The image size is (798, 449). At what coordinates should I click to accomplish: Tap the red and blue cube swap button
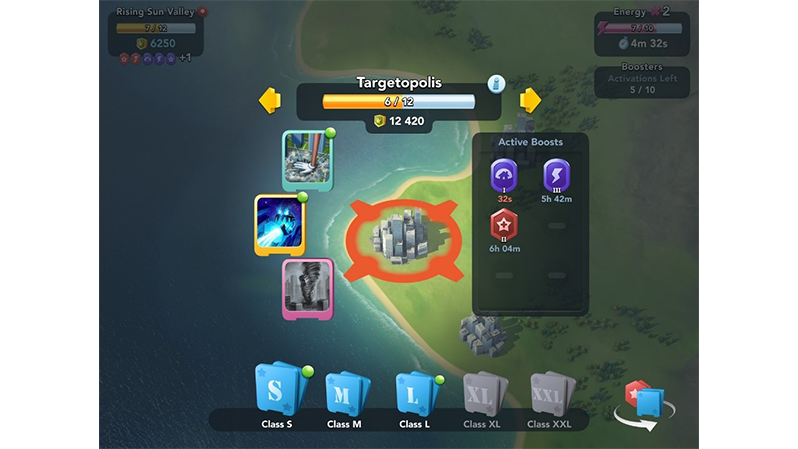tap(641, 404)
